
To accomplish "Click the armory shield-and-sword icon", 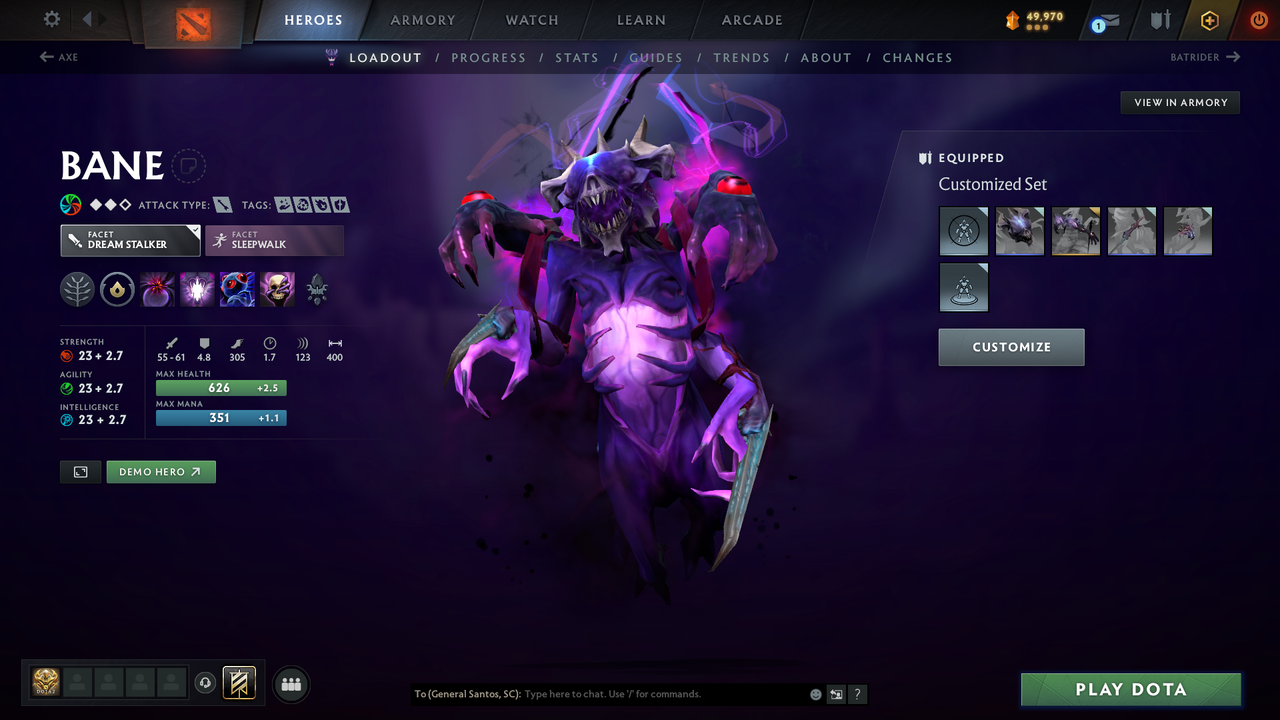I will (1161, 20).
